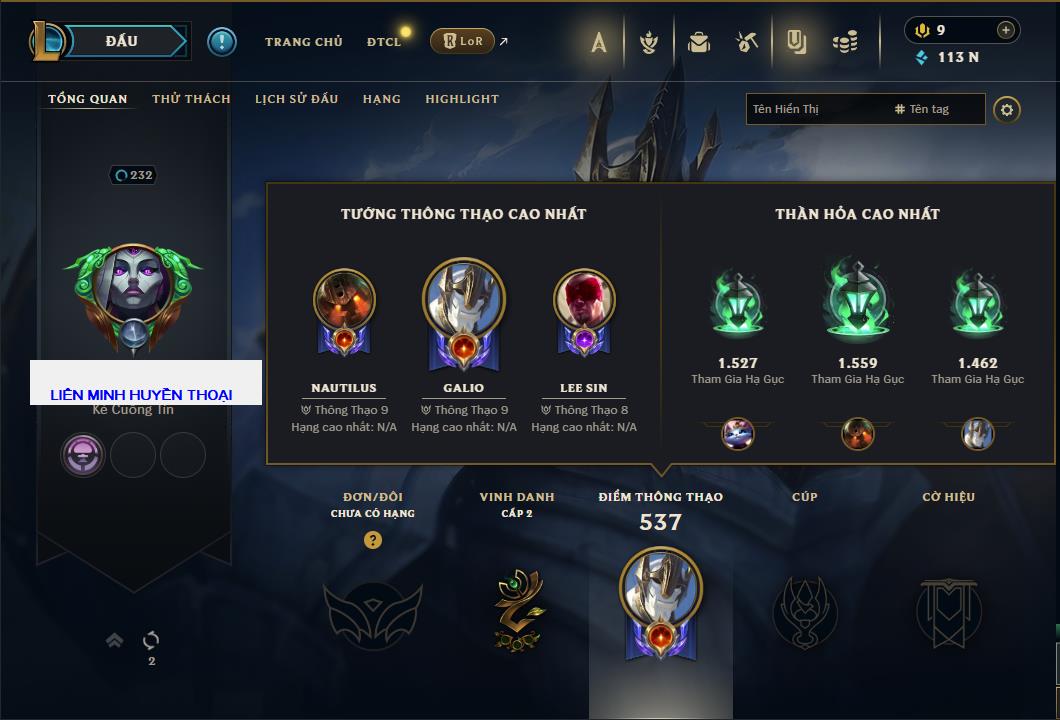Switch to the HIGHLIGHT tab

461,99
